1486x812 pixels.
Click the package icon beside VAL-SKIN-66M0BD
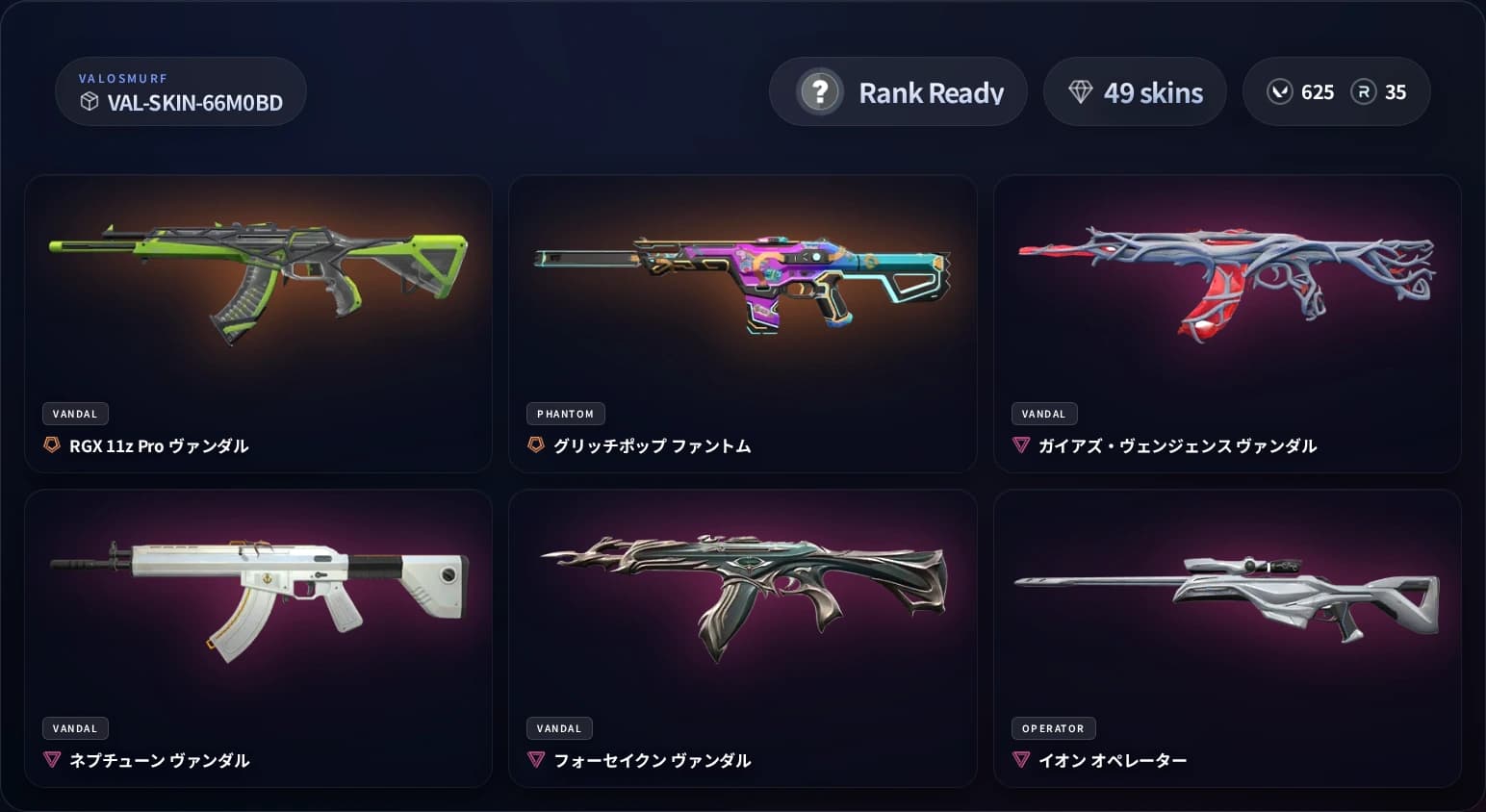(x=90, y=103)
